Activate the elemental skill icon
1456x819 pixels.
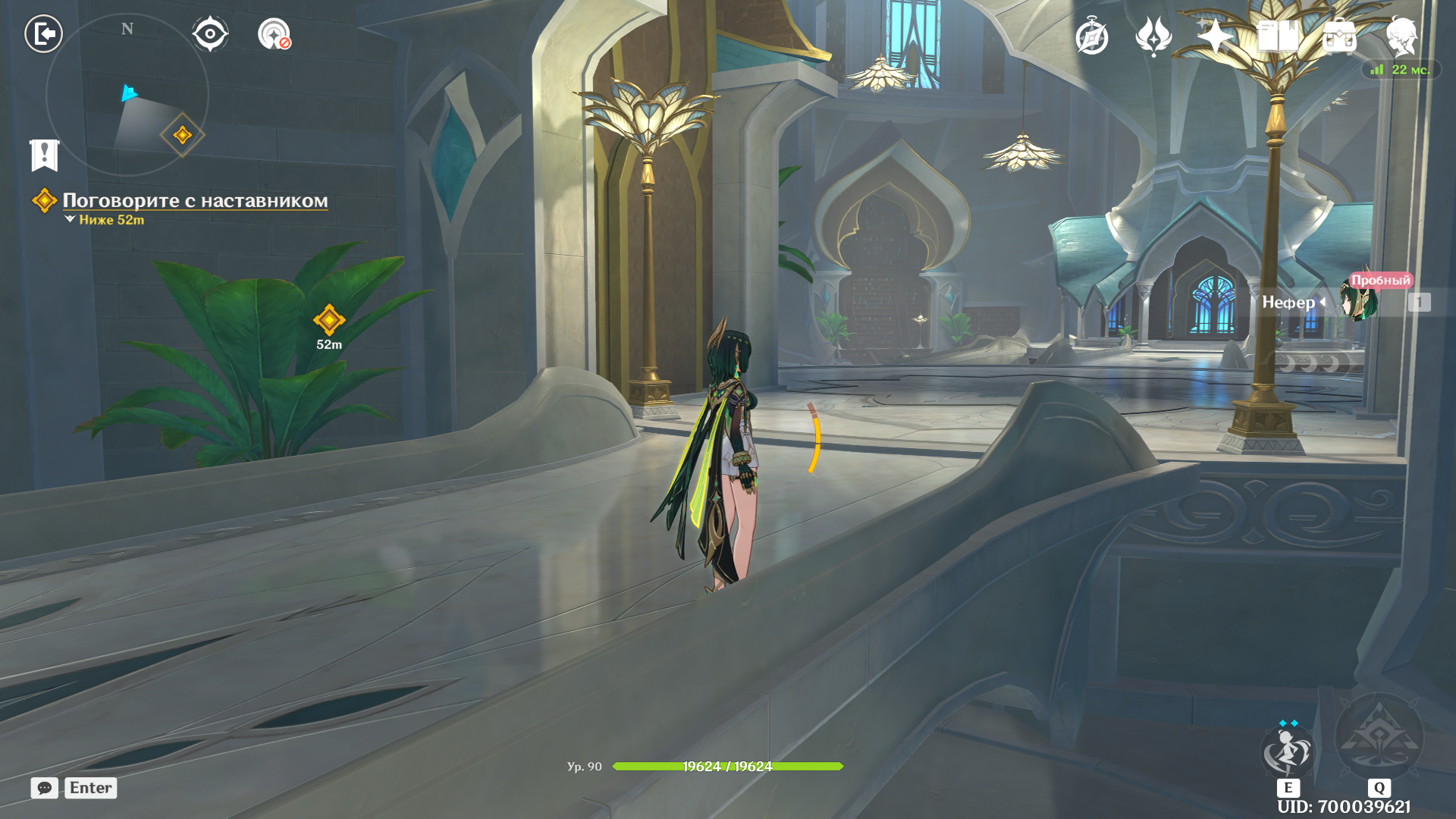tap(1288, 750)
